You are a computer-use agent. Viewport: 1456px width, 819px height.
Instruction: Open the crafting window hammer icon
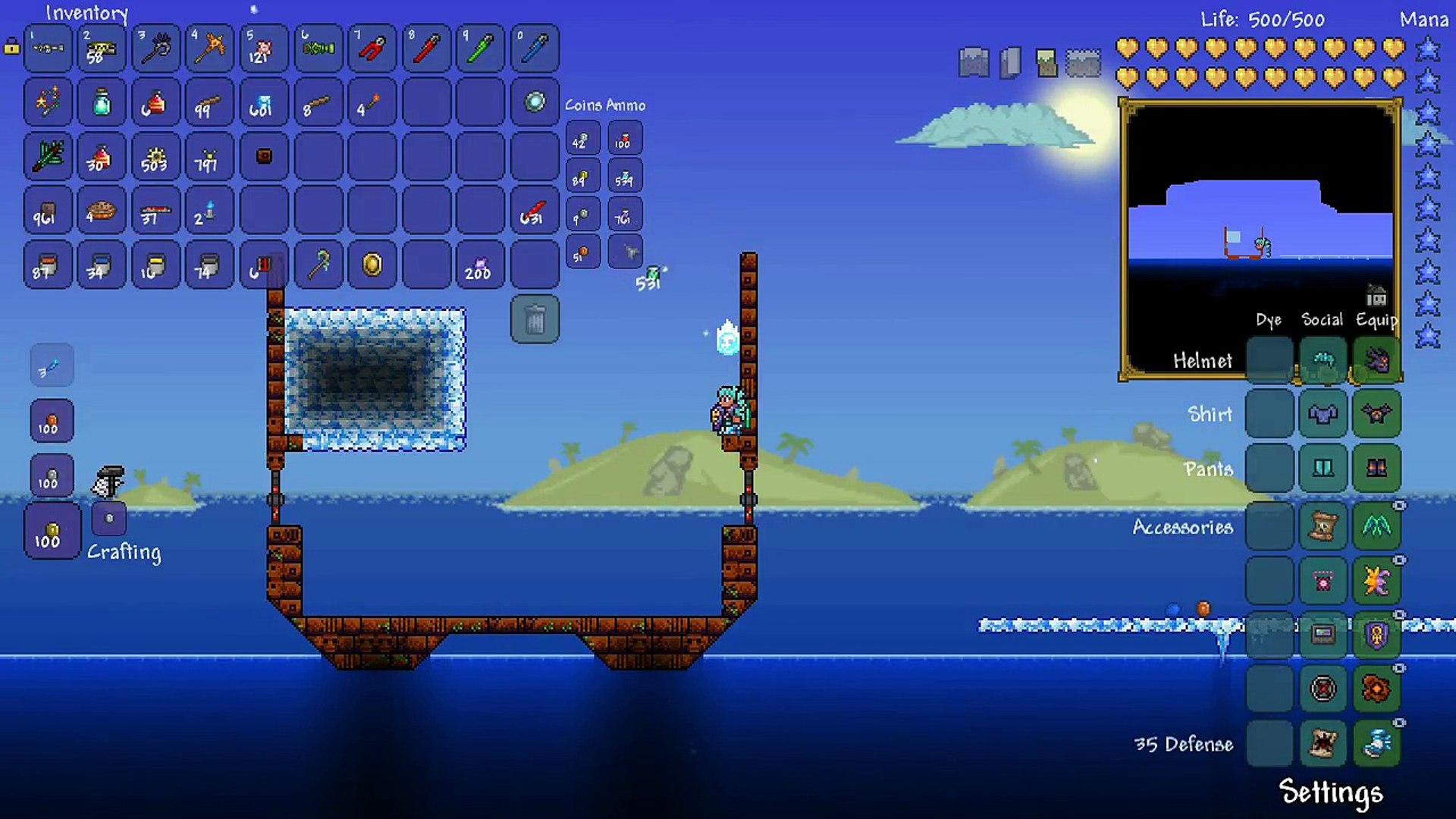click(x=108, y=482)
